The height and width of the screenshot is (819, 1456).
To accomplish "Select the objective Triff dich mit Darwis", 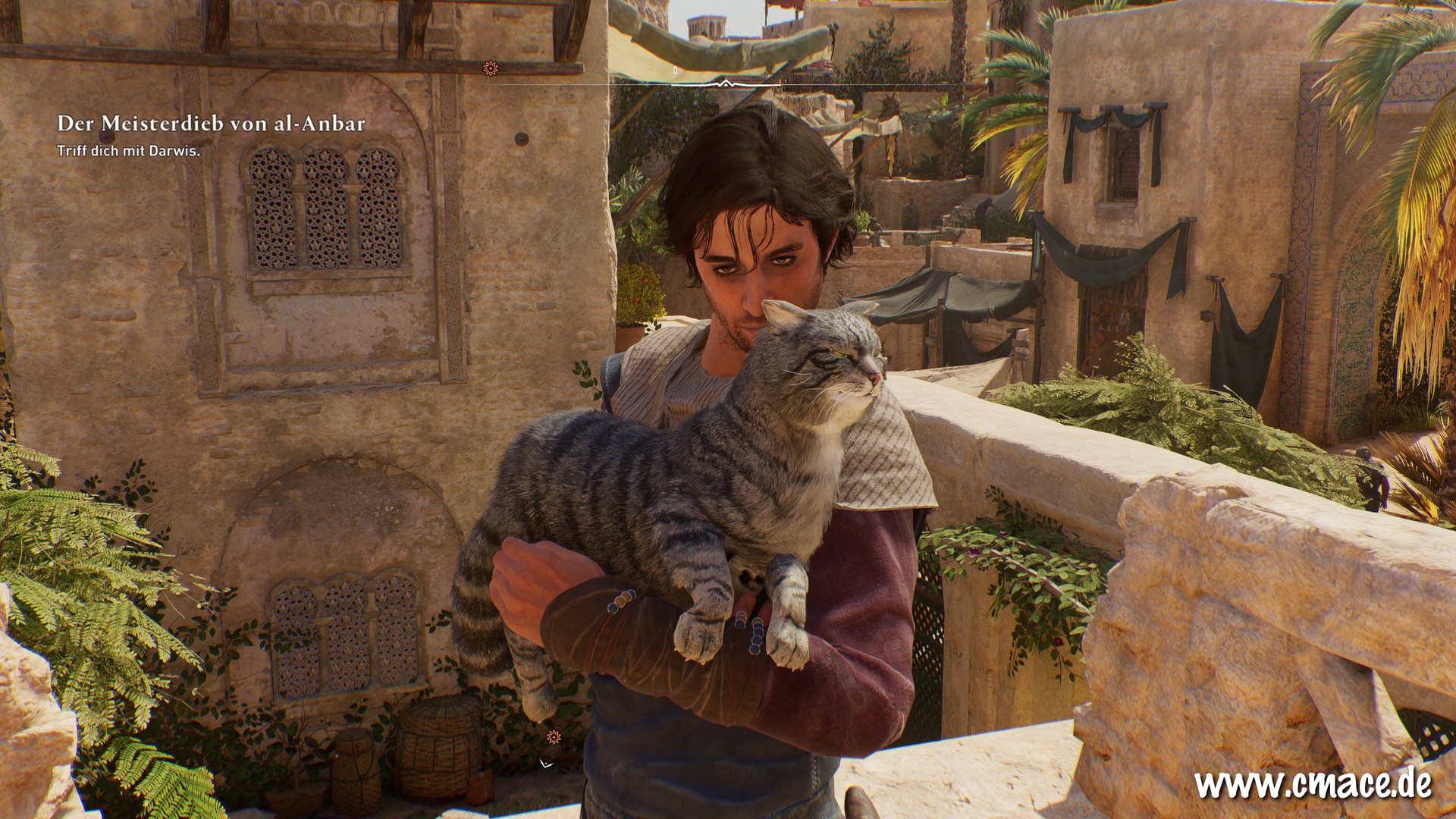I will 128,152.
